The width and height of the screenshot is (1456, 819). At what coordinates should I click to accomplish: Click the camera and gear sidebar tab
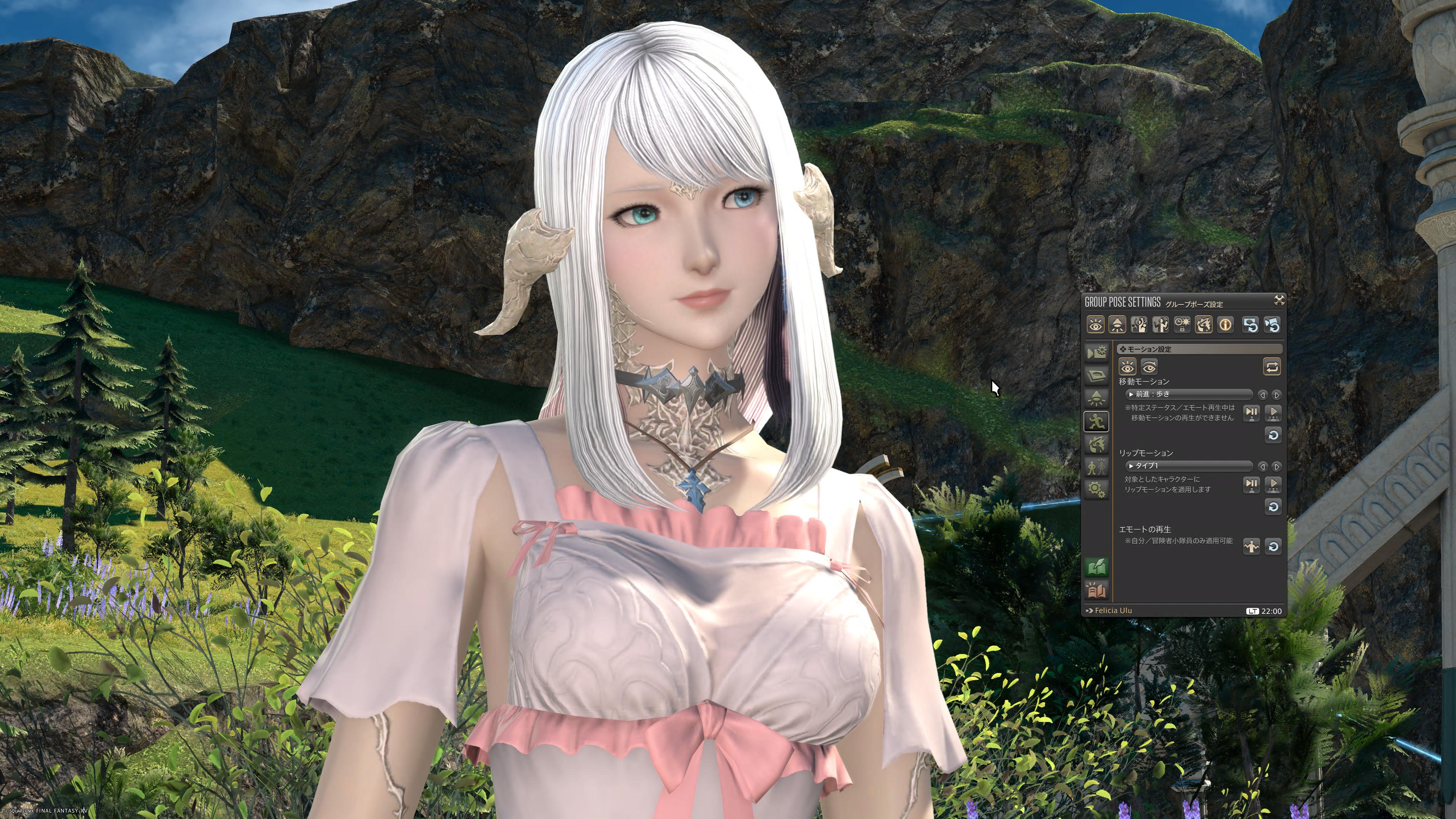click(x=1096, y=353)
